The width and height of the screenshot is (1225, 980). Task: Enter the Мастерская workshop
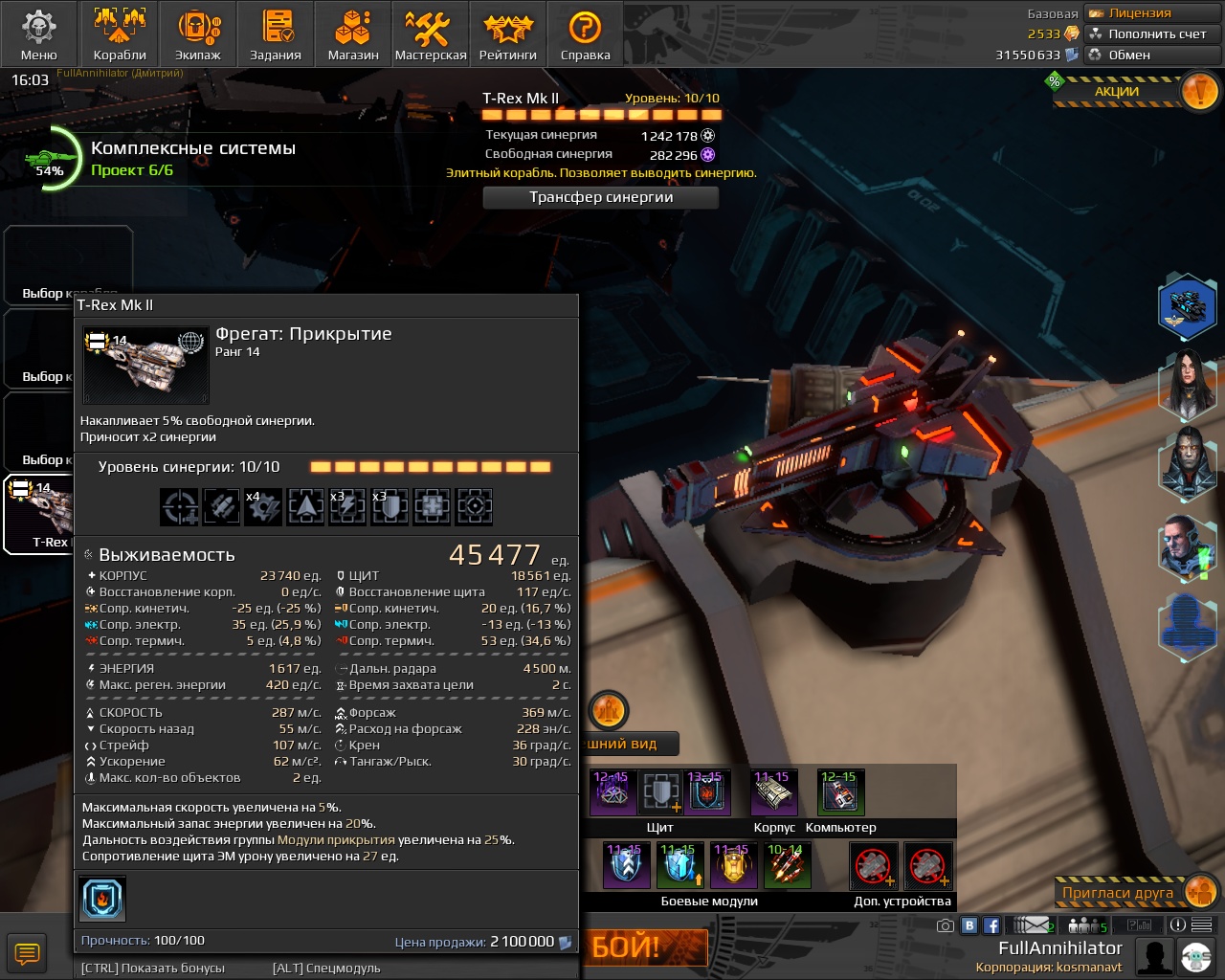(x=431, y=34)
